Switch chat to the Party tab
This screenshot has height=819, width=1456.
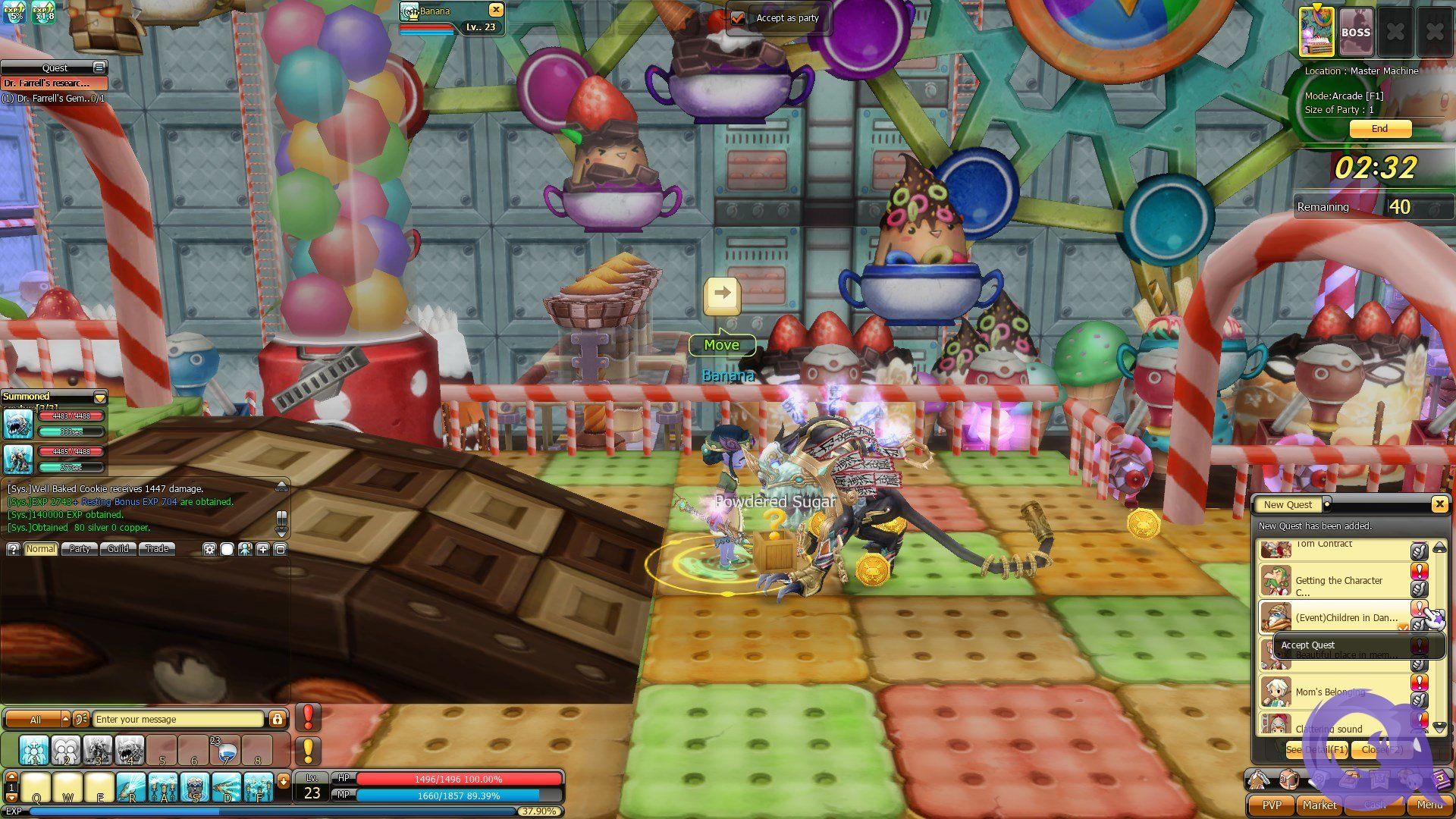tap(80, 549)
